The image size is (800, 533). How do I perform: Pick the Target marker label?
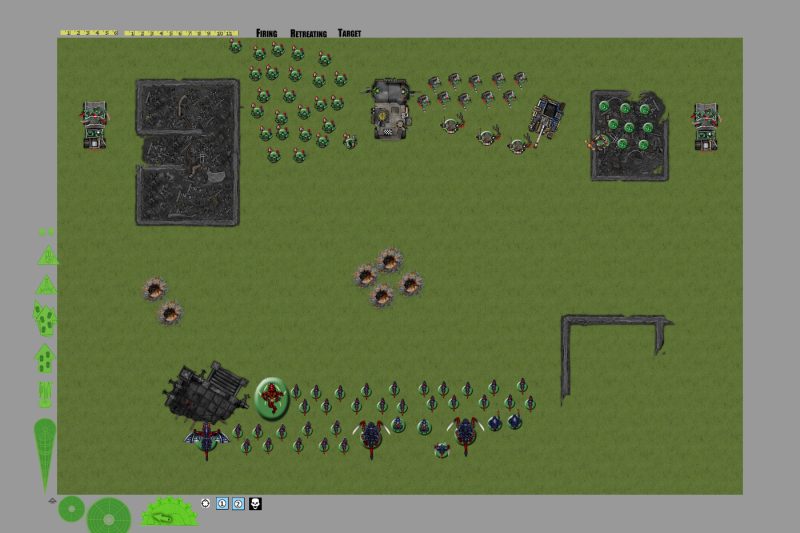point(349,33)
